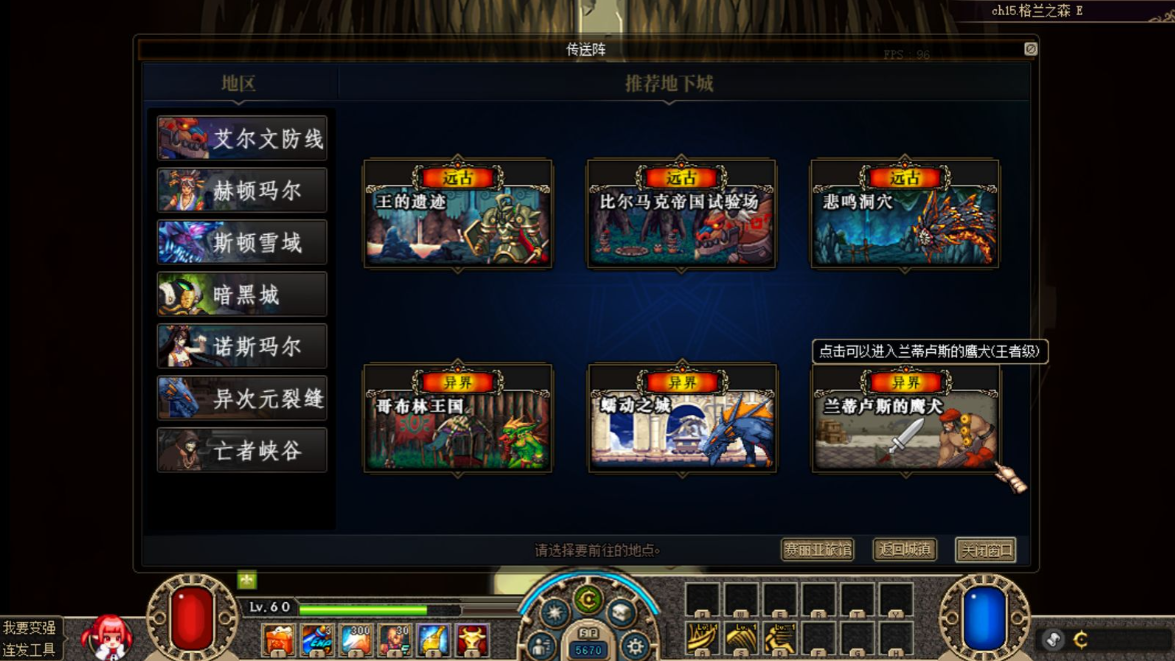Open the 暗黑城 region list
Screen dimensions: 1175x661
click(x=242, y=295)
